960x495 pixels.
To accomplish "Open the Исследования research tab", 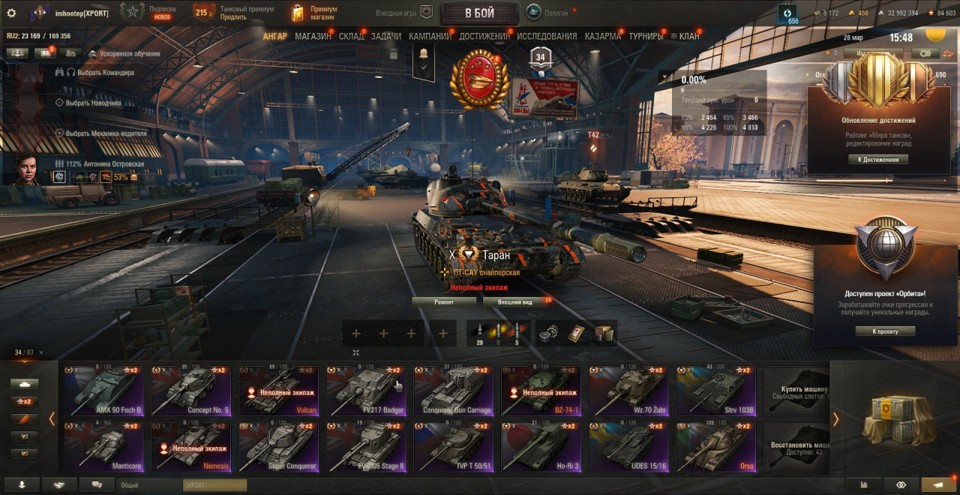I will (x=547, y=36).
